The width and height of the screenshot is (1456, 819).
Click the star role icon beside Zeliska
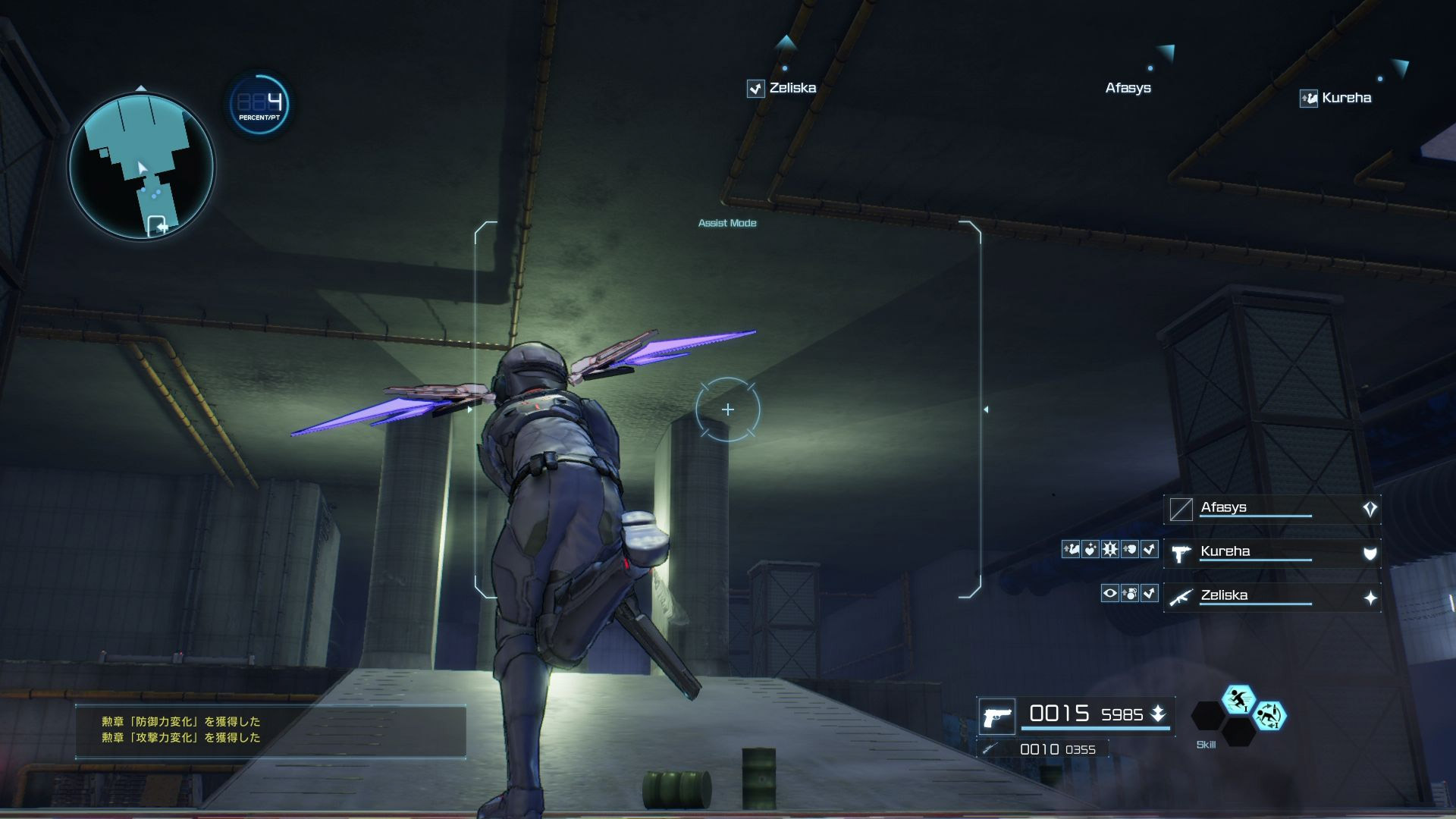coord(1370,598)
